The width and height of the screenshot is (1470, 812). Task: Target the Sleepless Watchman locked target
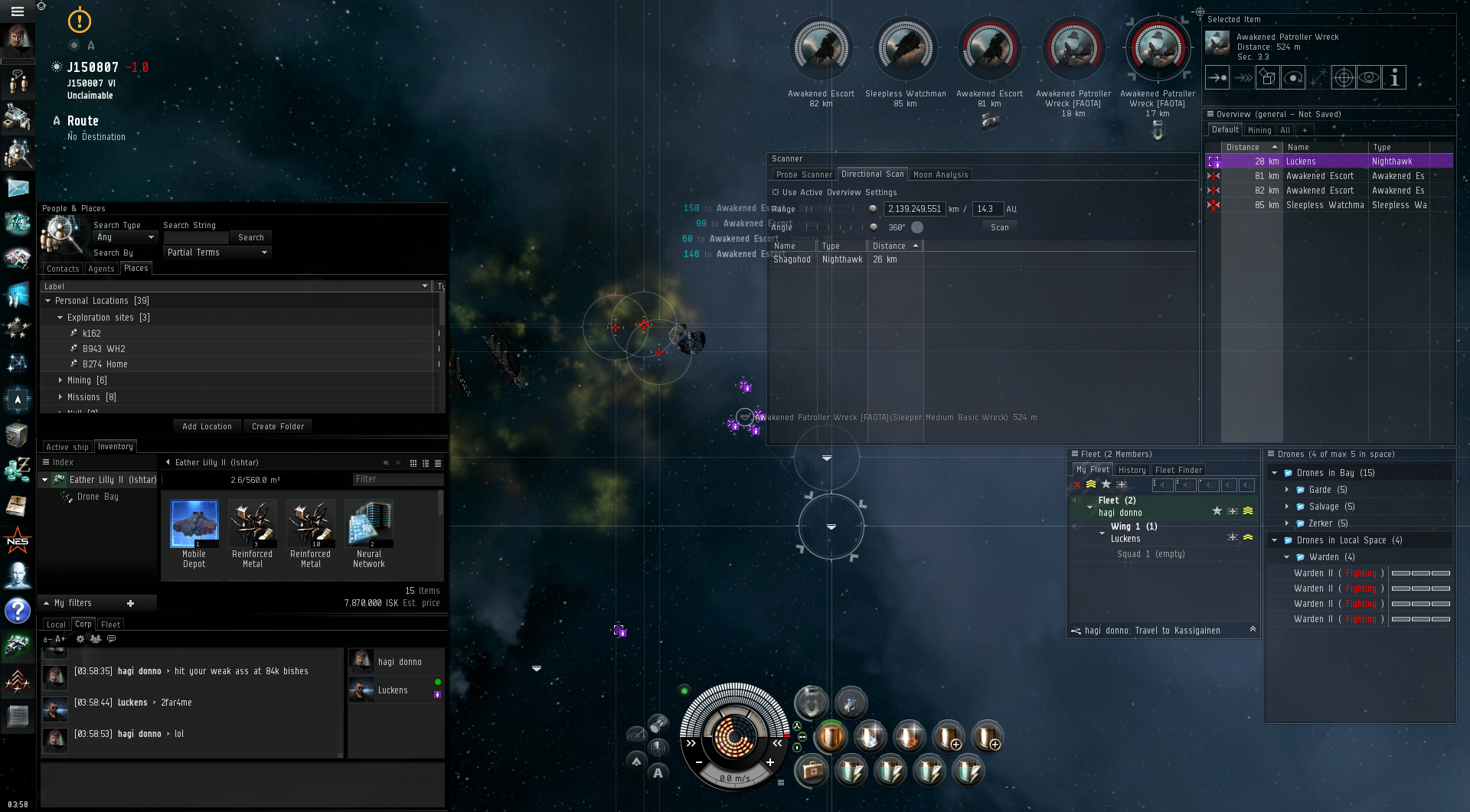pos(906,50)
